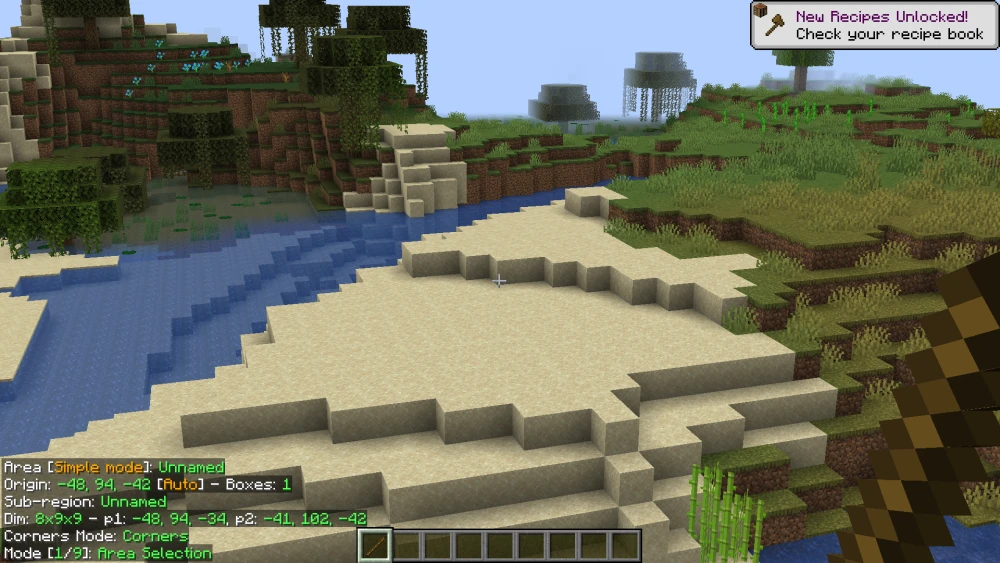Select the stick hotbar slot
This screenshot has width=1000, height=563.
[x=375, y=546]
